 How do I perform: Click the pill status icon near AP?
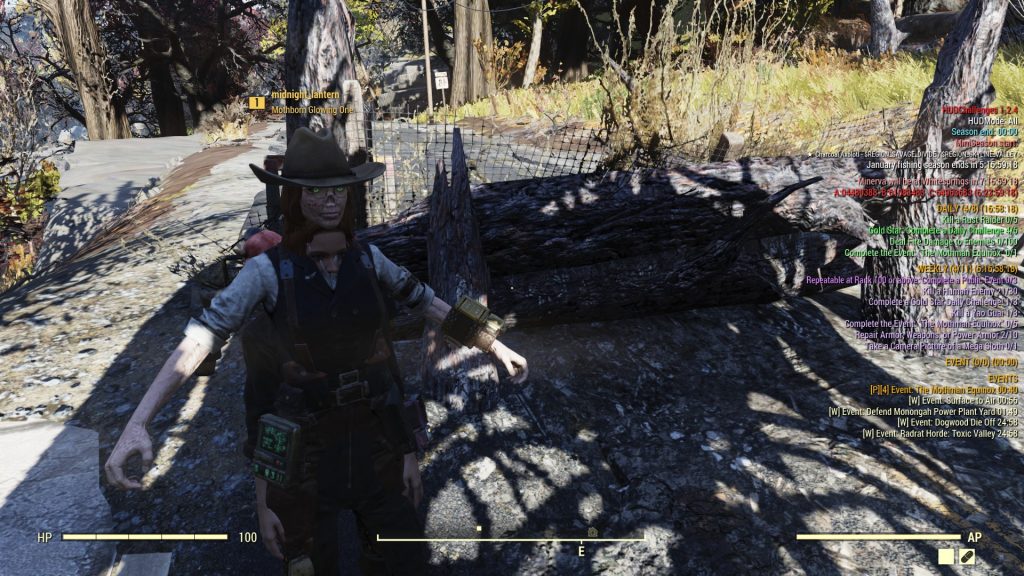coord(967,557)
